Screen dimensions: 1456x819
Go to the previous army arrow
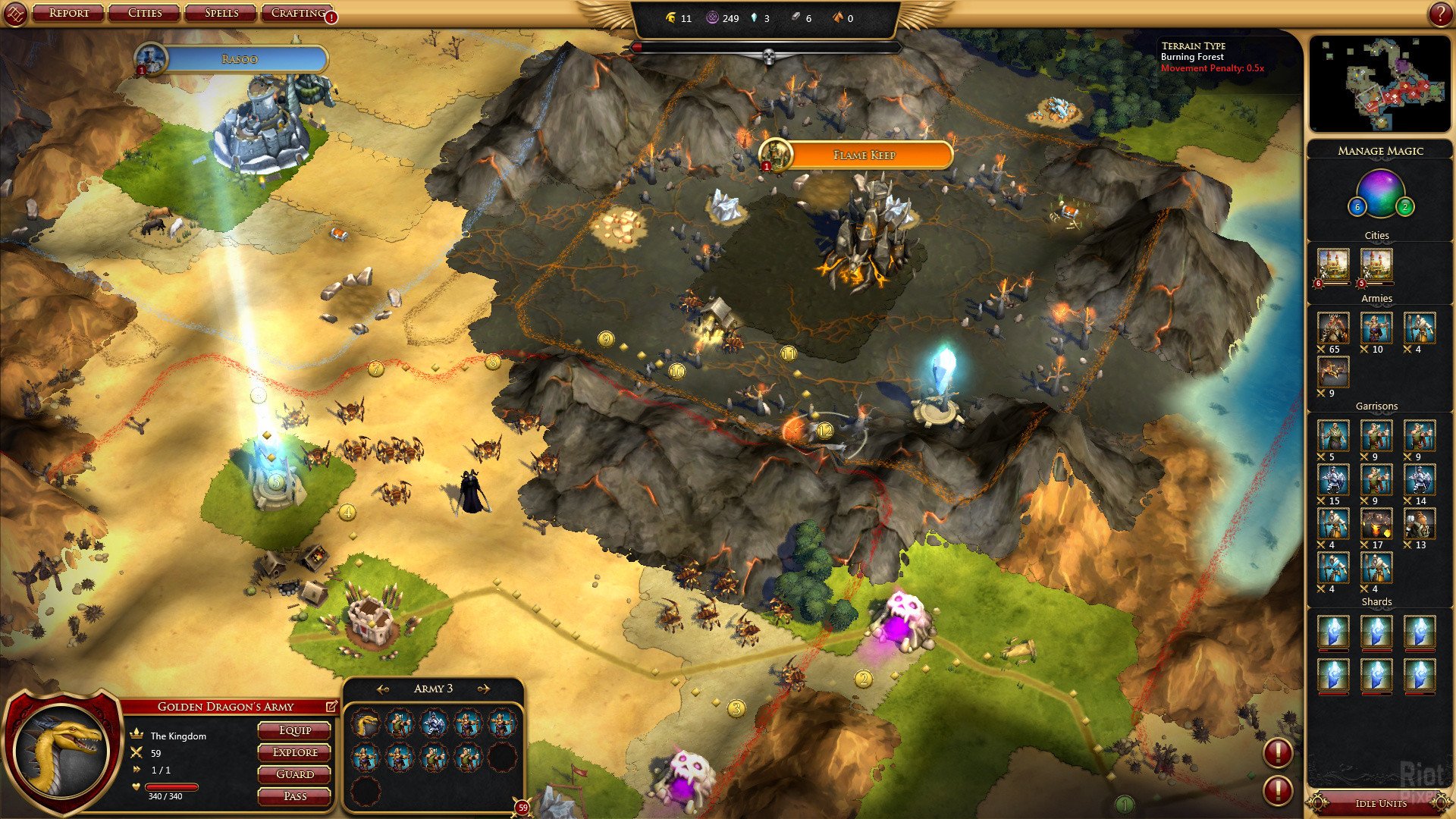[x=383, y=689]
